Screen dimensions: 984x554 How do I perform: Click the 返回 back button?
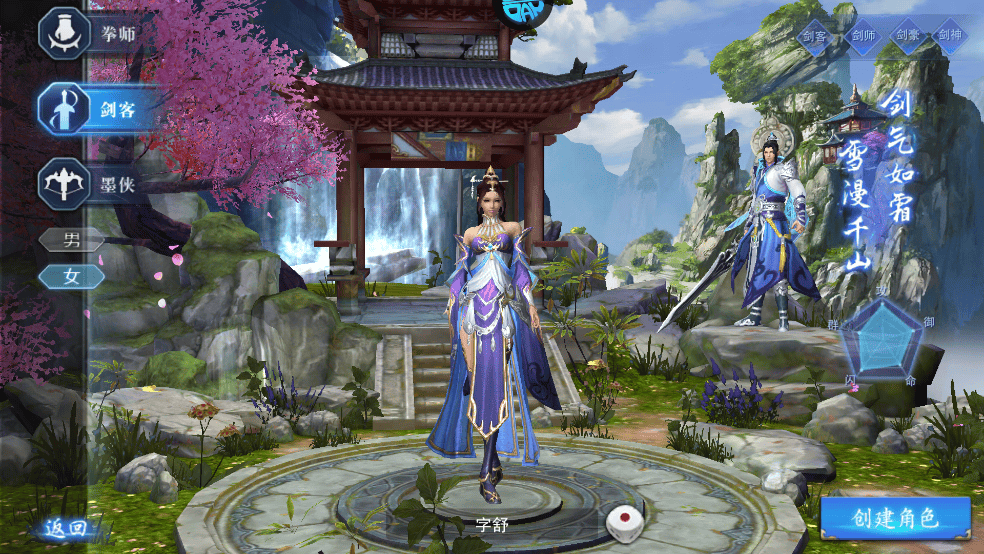[x=64, y=529]
